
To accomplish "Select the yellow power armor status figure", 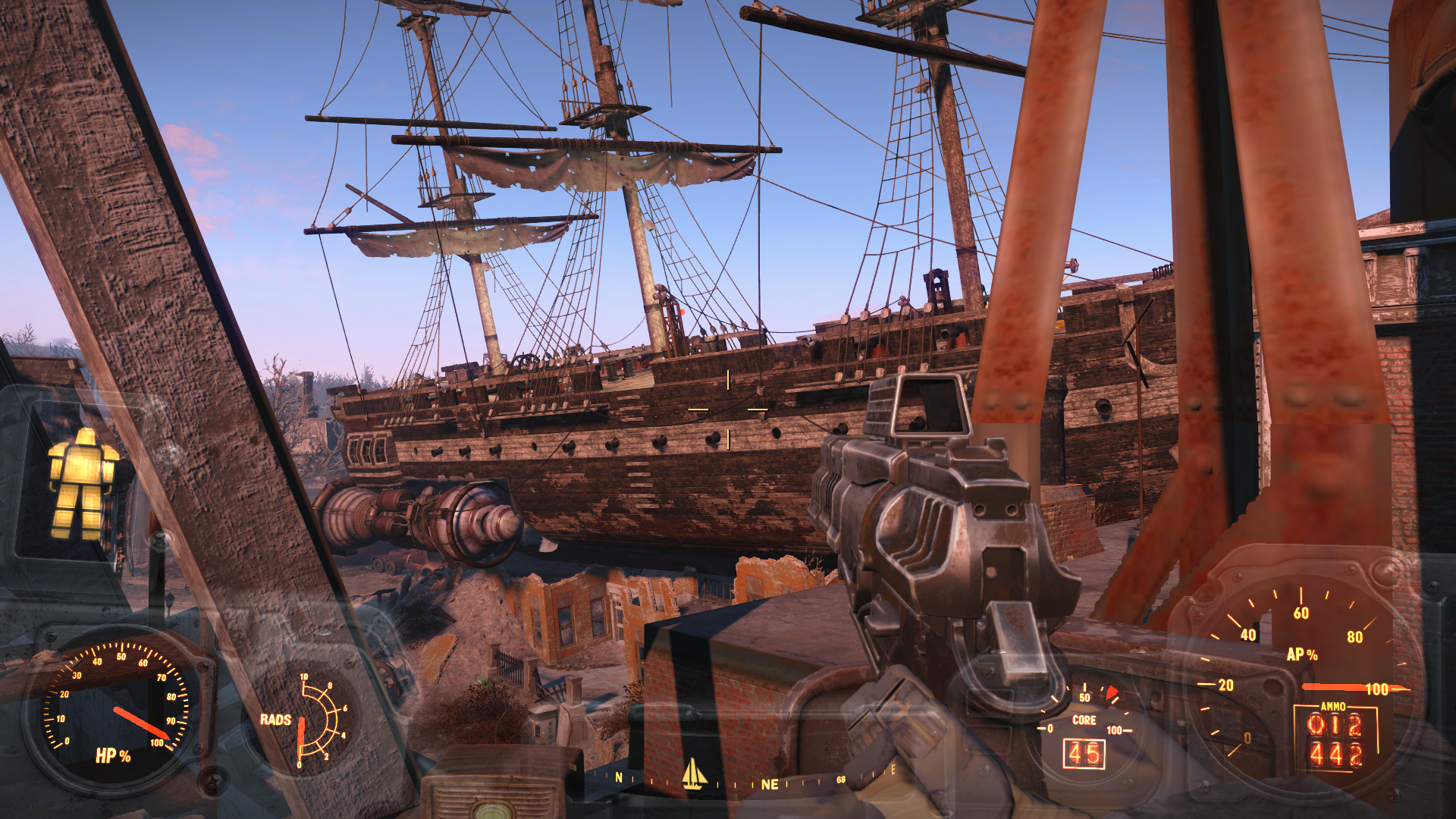I will pos(82,484).
